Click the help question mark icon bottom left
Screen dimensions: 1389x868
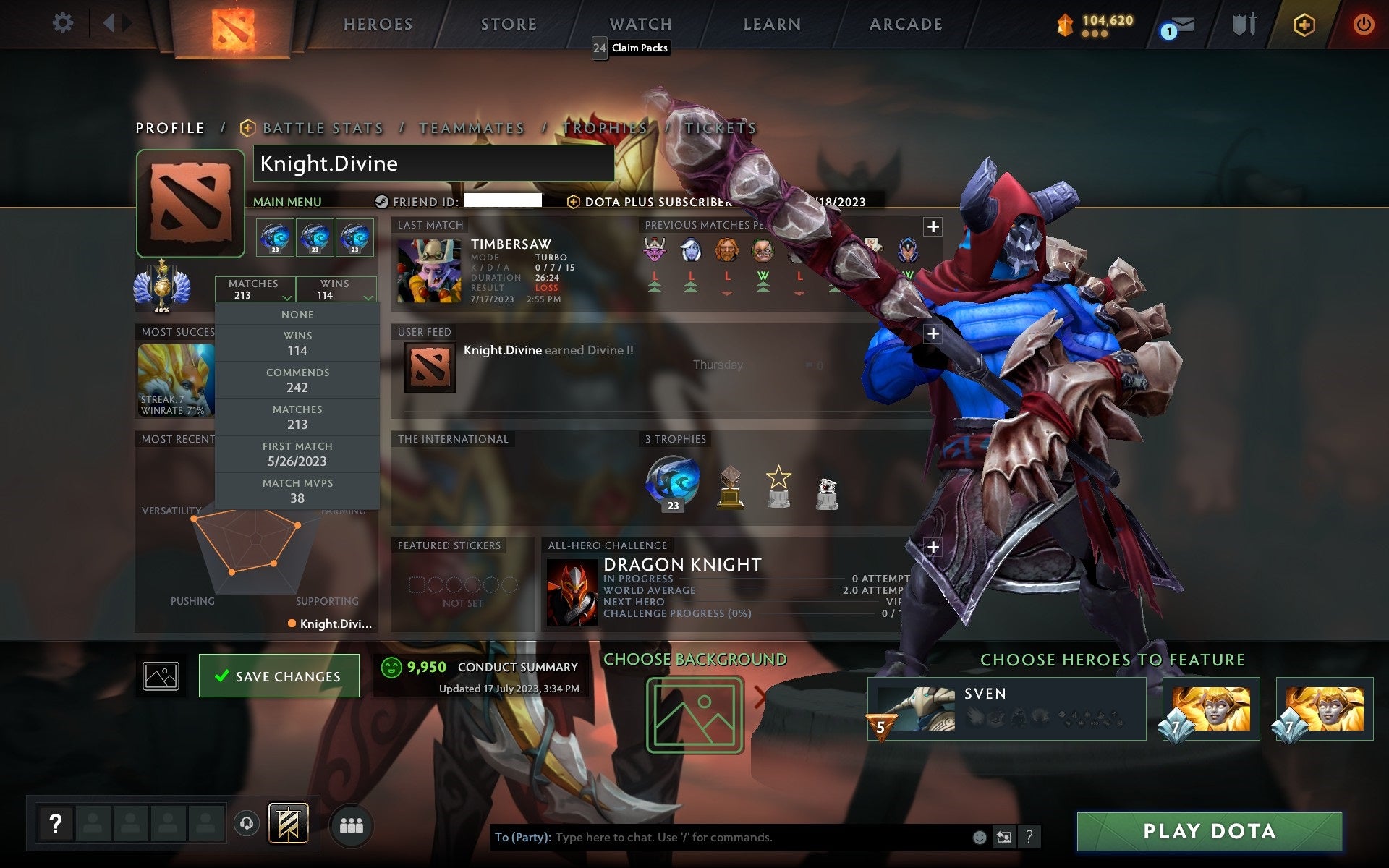(x=56, y=822)
